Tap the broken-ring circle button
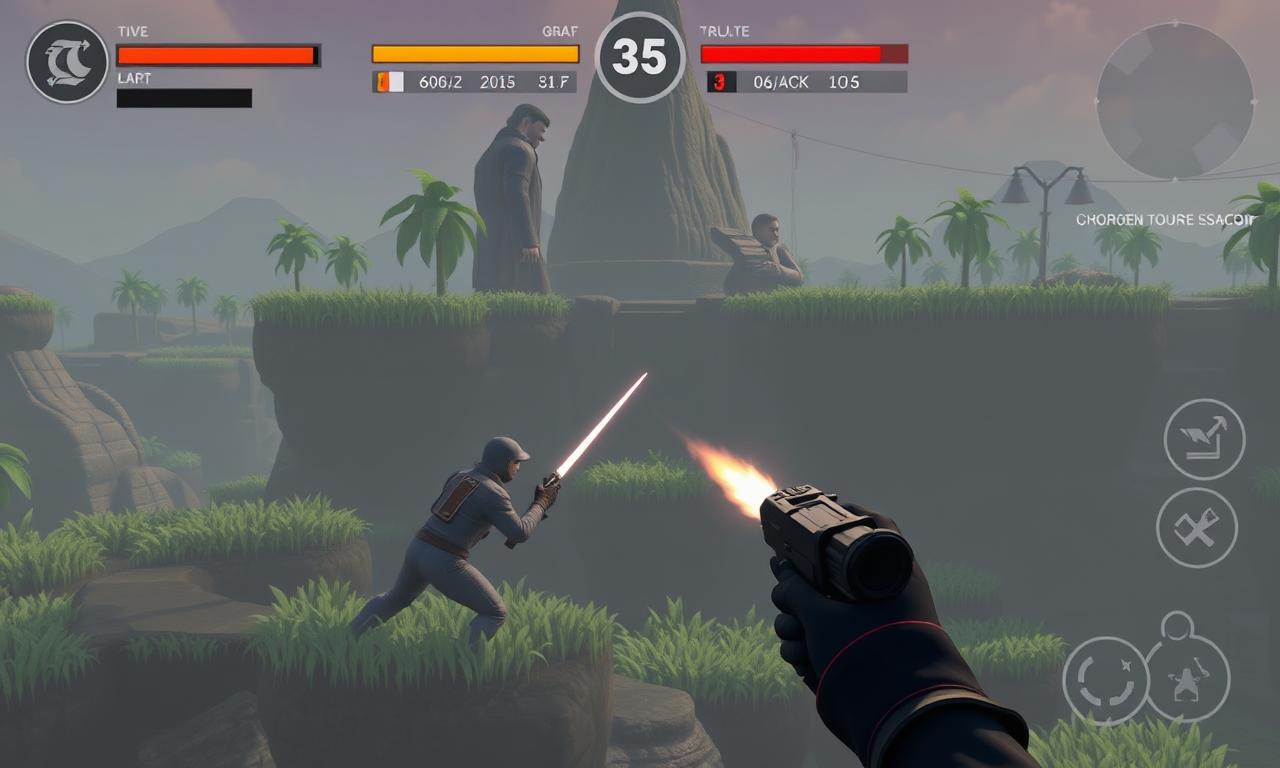The width and height of the screenshot is (1280, 768). [x=1105, y=680]
